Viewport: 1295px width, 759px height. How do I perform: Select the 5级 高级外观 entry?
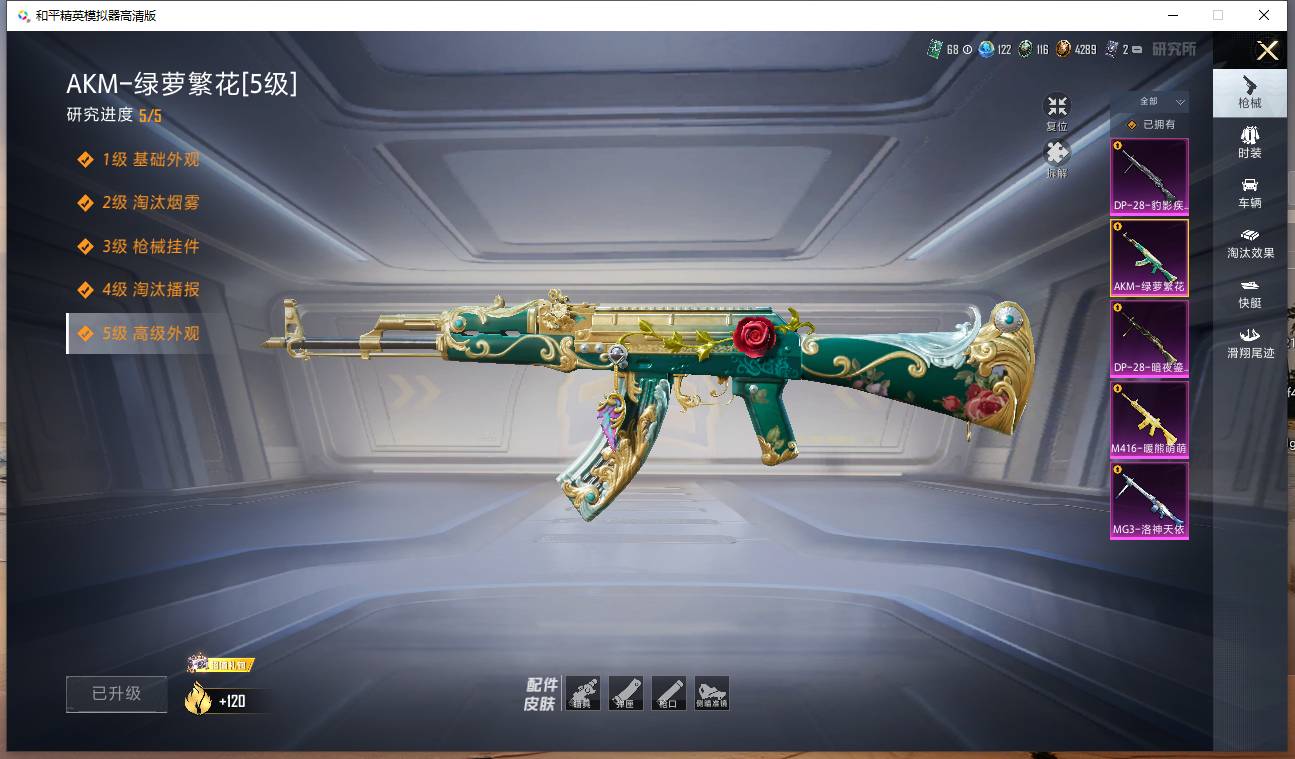[150, 333]
